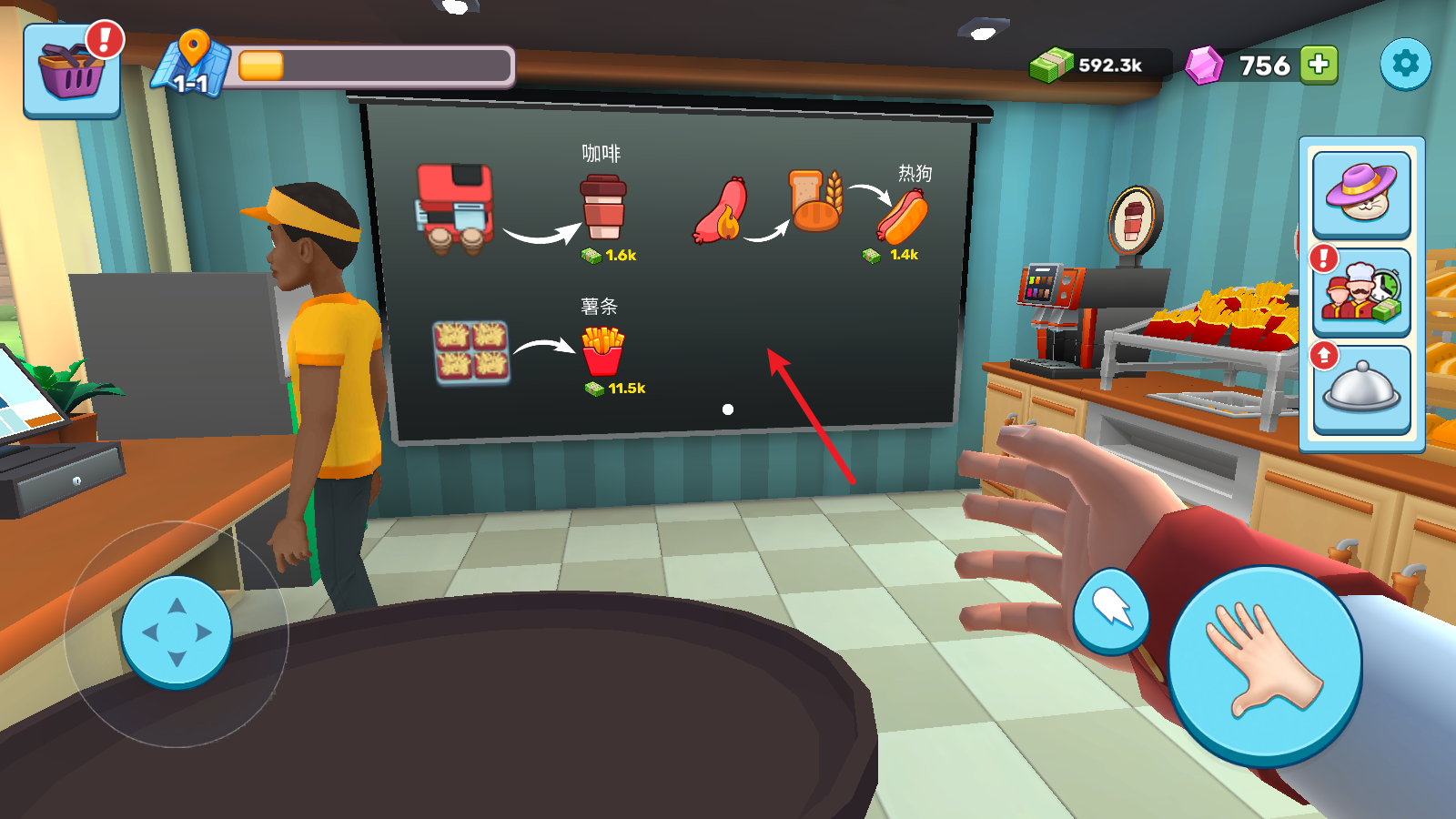Screen dimensions: 1456x819
Task: Open the shopping basket shop
Action: coord(71,72)
